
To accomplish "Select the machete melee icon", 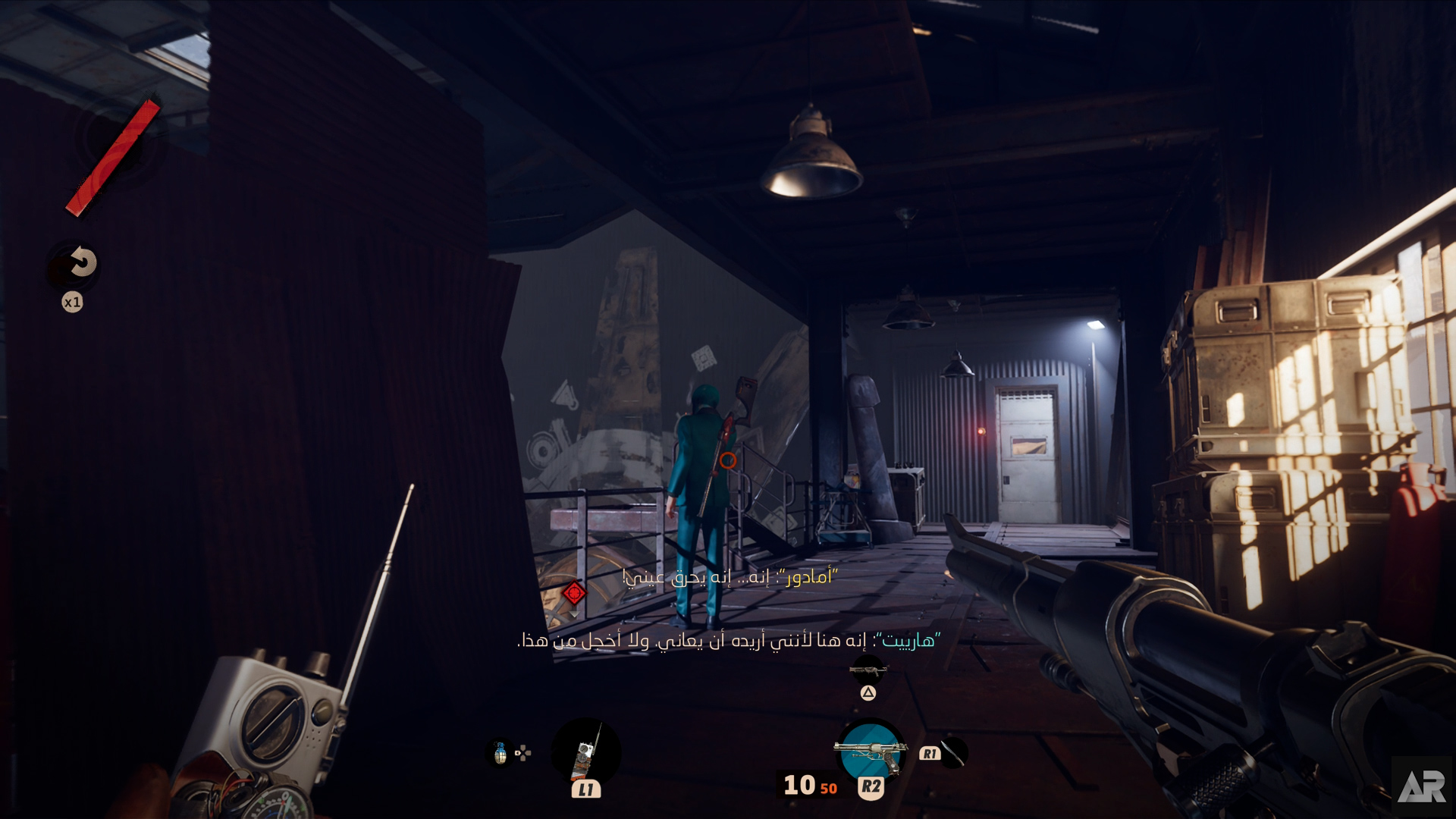I will point(953,752).
